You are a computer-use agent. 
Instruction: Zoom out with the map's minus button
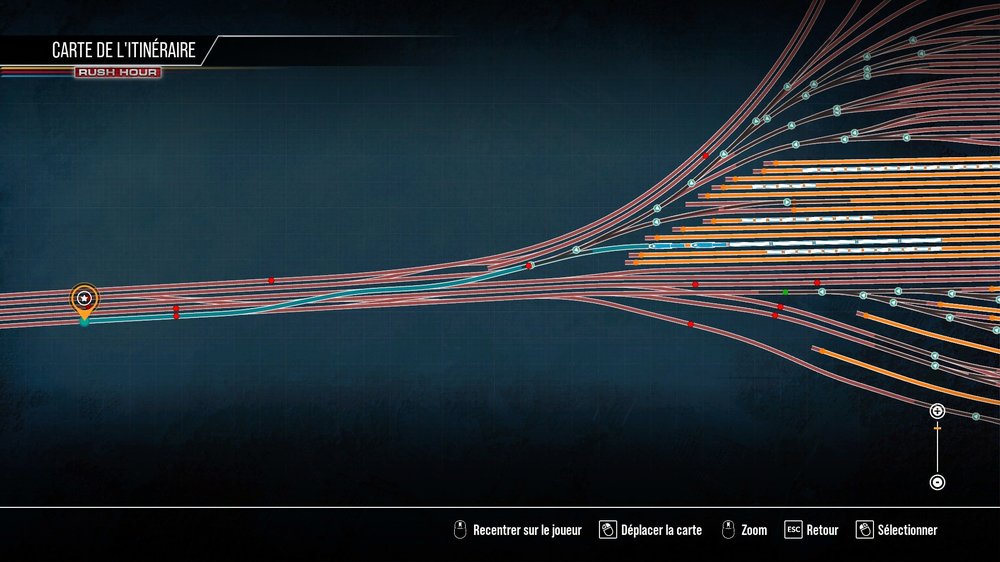click(937, 482)
